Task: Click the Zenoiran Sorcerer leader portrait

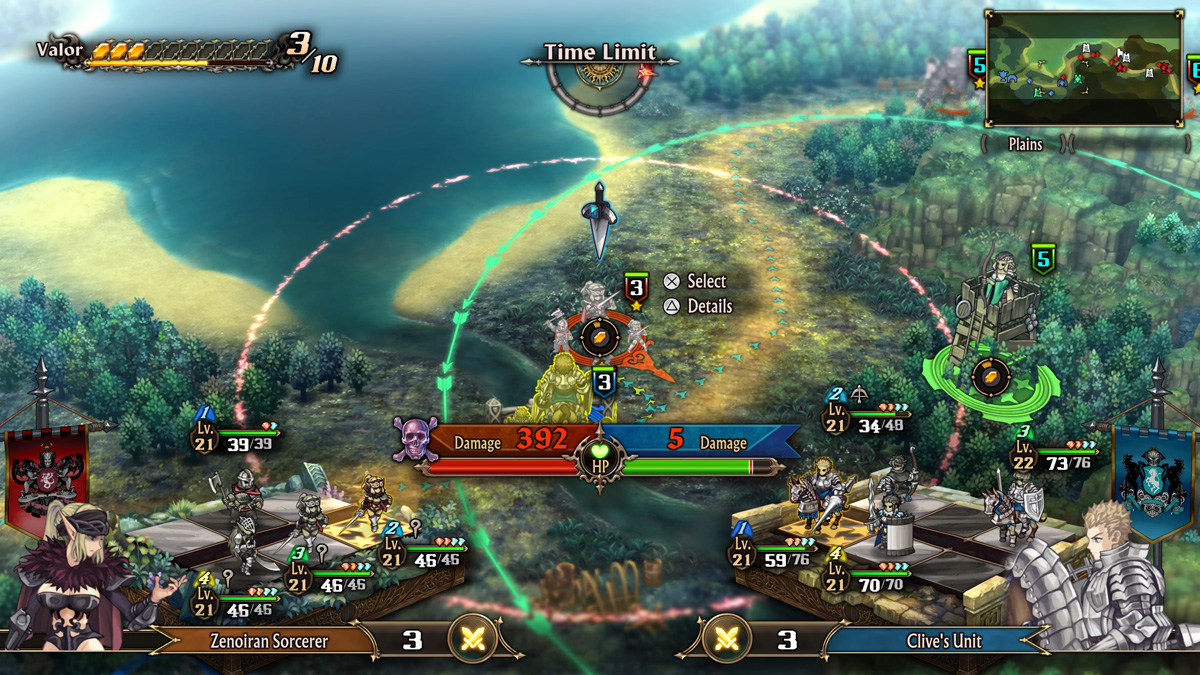Action: click(82, 580)
